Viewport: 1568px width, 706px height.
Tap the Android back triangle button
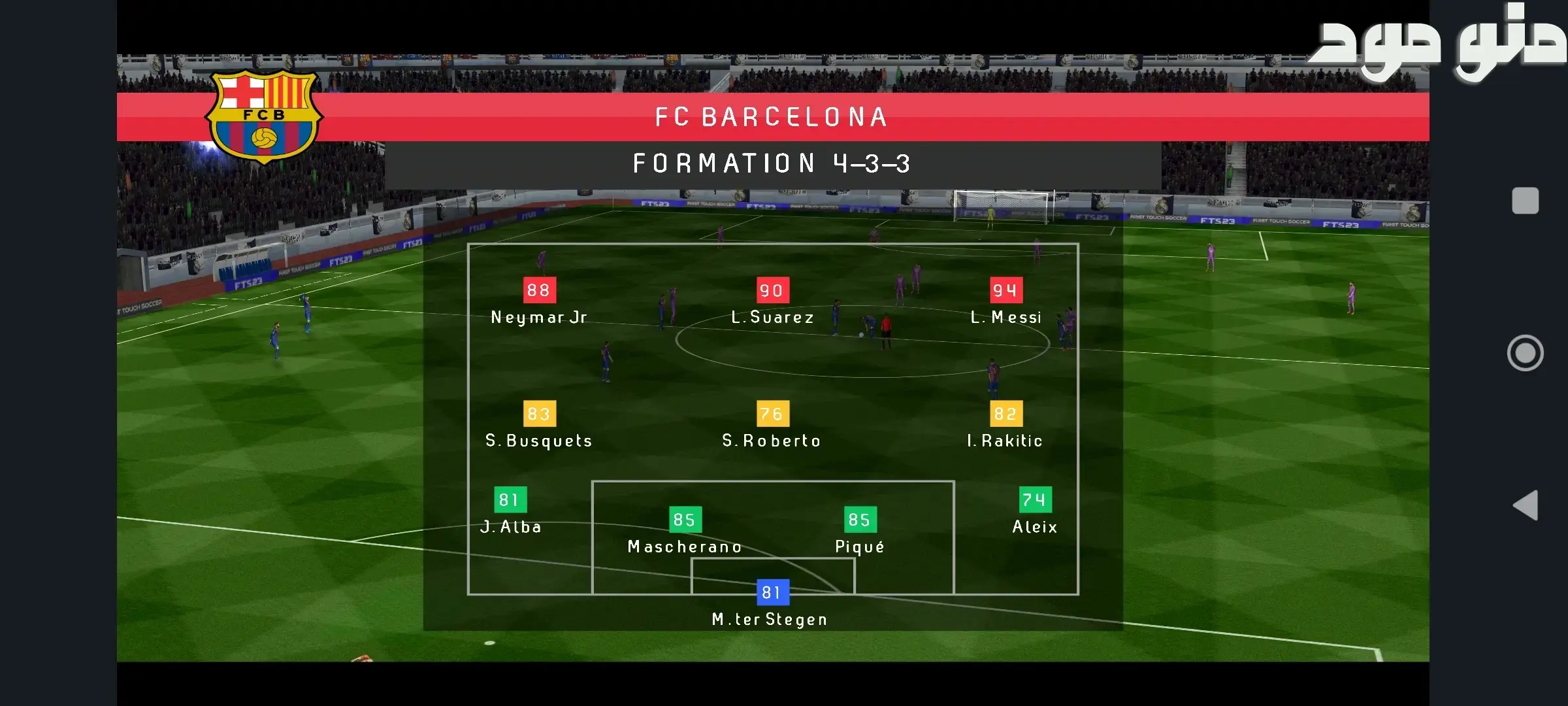point(1526,505)
